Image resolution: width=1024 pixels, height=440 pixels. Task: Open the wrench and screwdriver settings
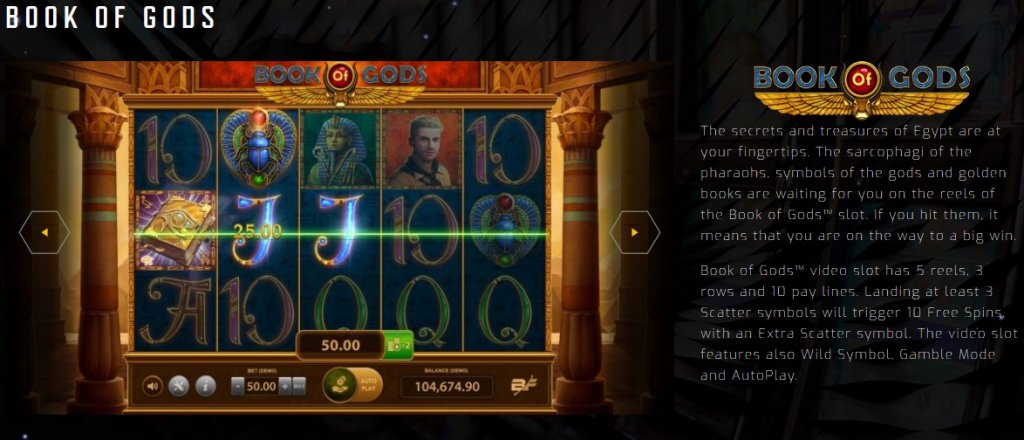[179, 386]
